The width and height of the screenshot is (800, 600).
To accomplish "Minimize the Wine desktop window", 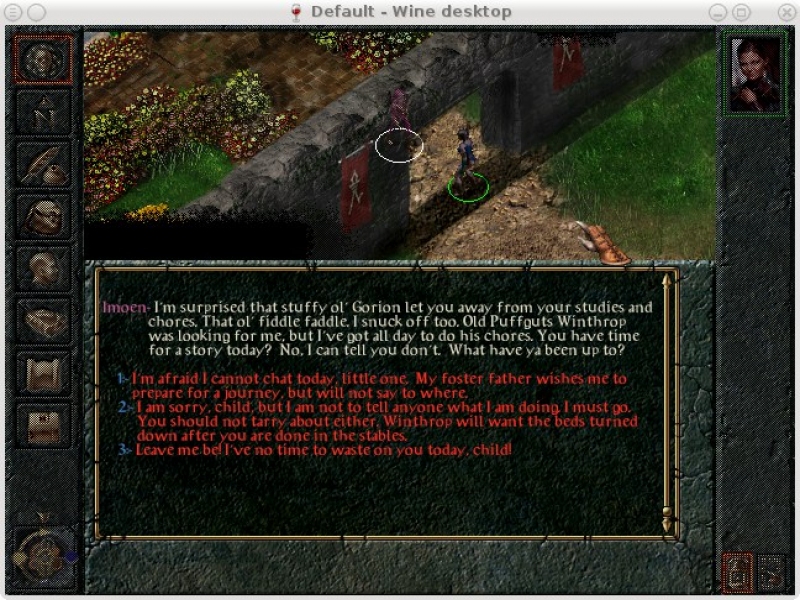I will click(717, 12).
